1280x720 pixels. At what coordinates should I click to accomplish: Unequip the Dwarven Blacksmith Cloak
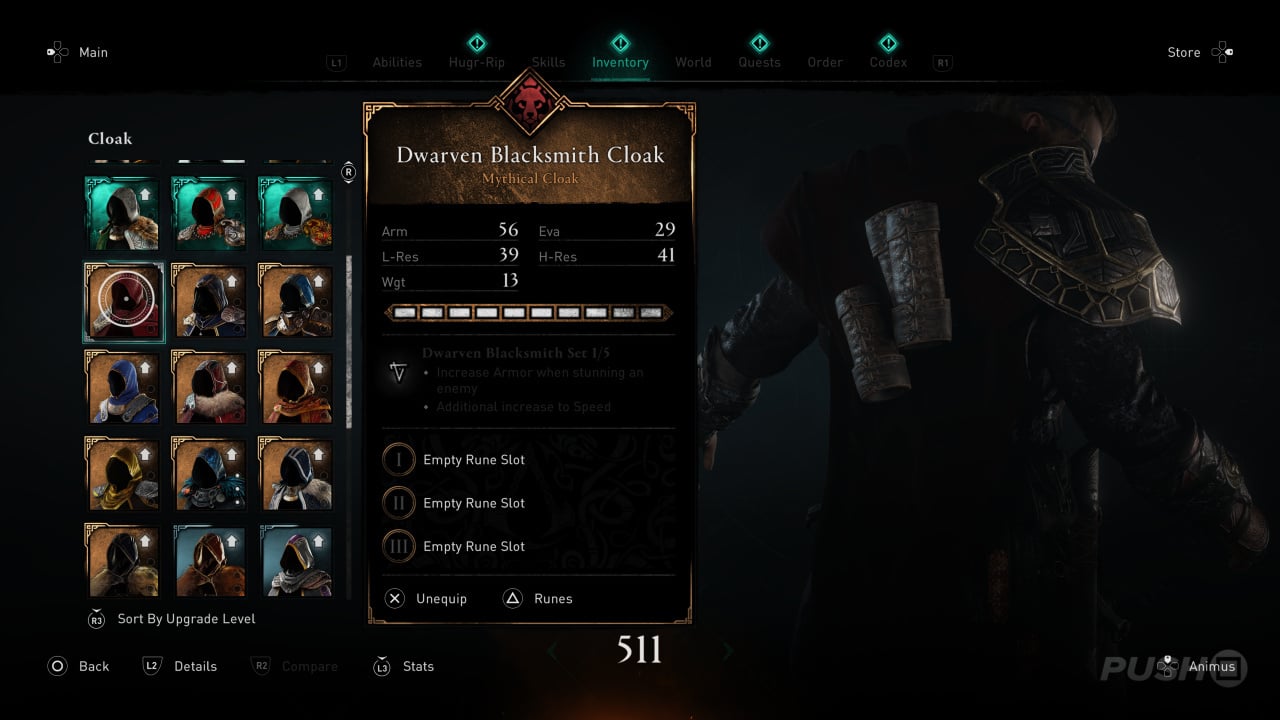tap(440, 598)
